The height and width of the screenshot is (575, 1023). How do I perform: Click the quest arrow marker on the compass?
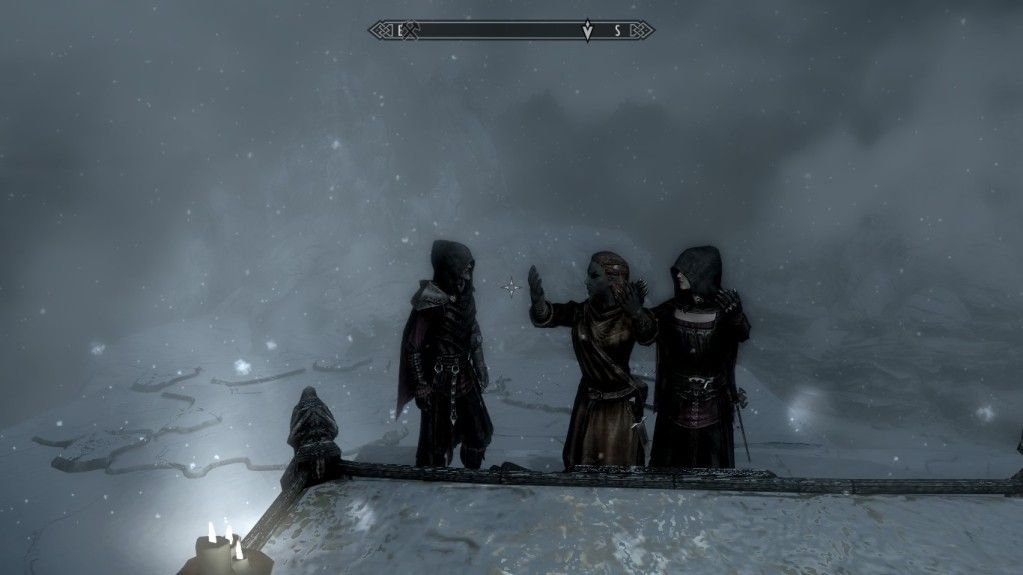tap(587, 31)
